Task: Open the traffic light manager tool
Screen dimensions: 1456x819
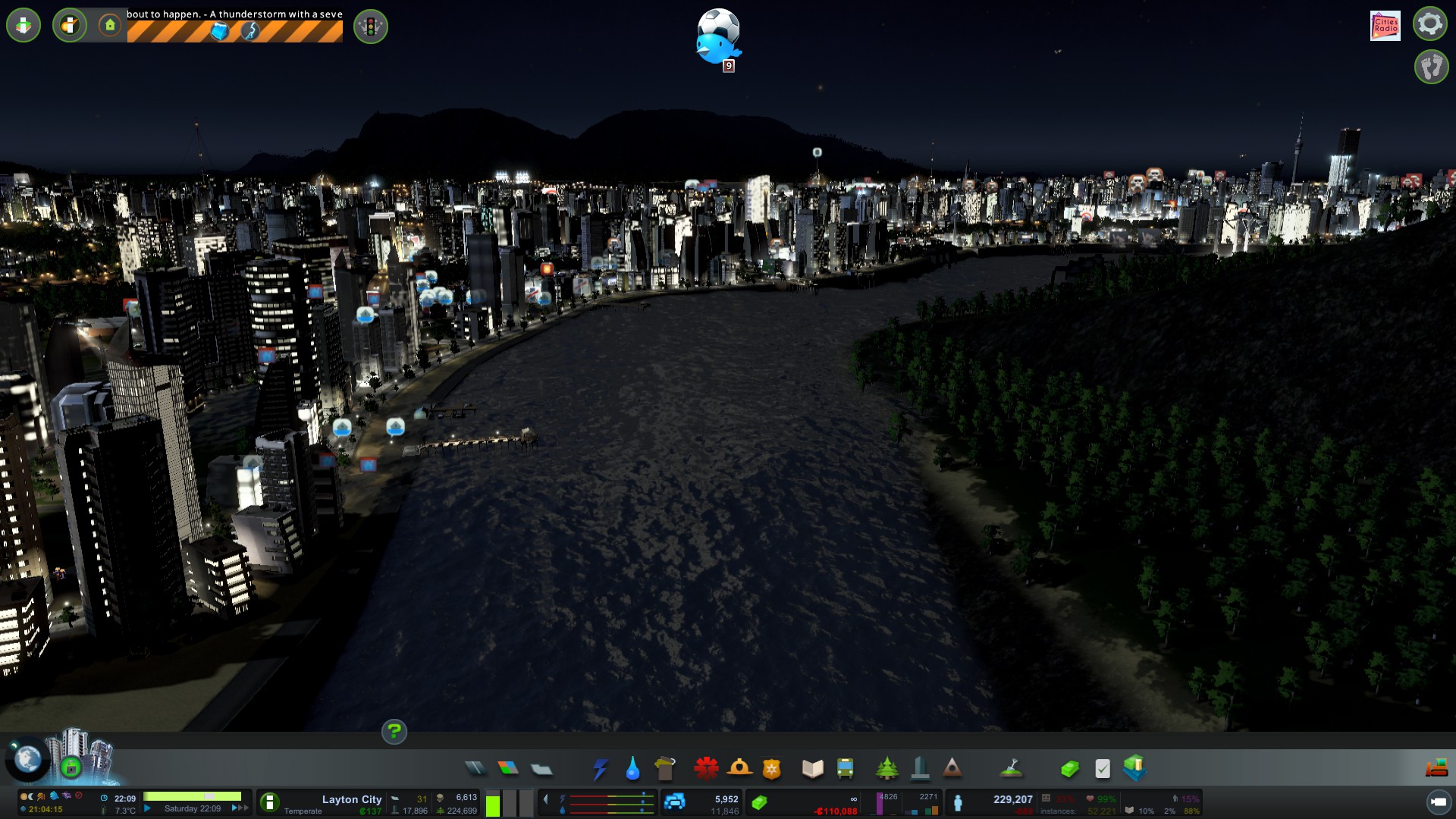Action: coord(371,27)
